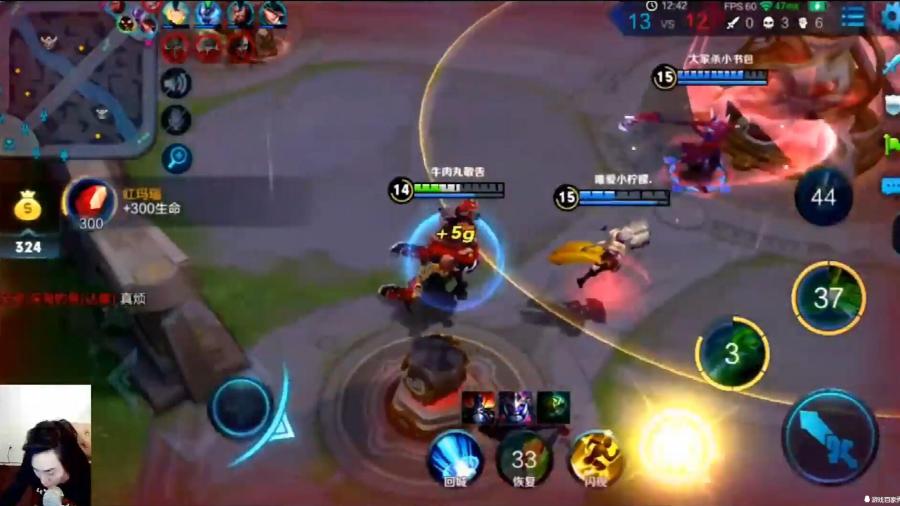Screen dimensions: 900x506
Task: Activate the 恢复 heal spell
Action: 524,459
